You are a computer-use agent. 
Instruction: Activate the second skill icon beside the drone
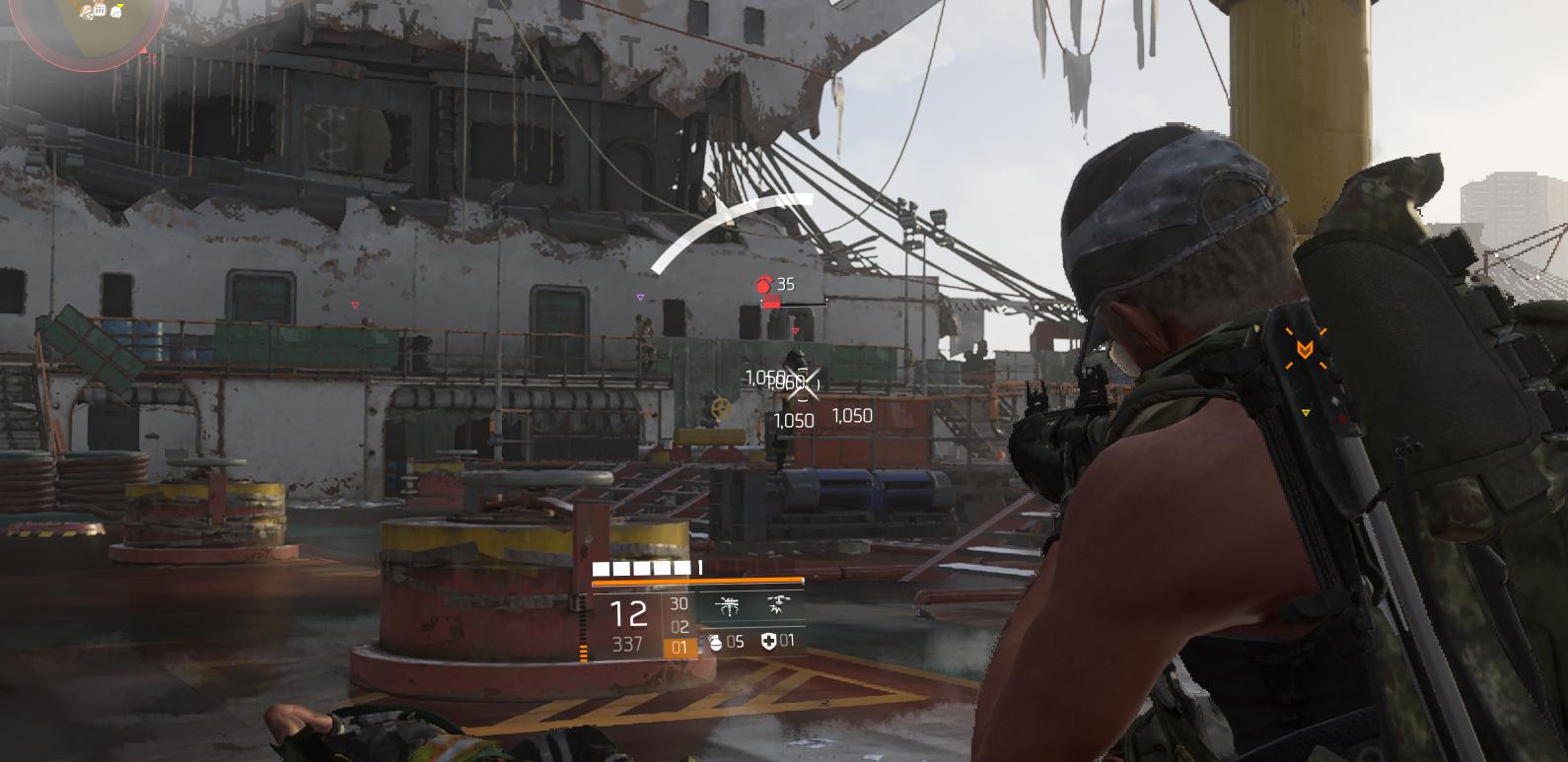pos(779,605)
